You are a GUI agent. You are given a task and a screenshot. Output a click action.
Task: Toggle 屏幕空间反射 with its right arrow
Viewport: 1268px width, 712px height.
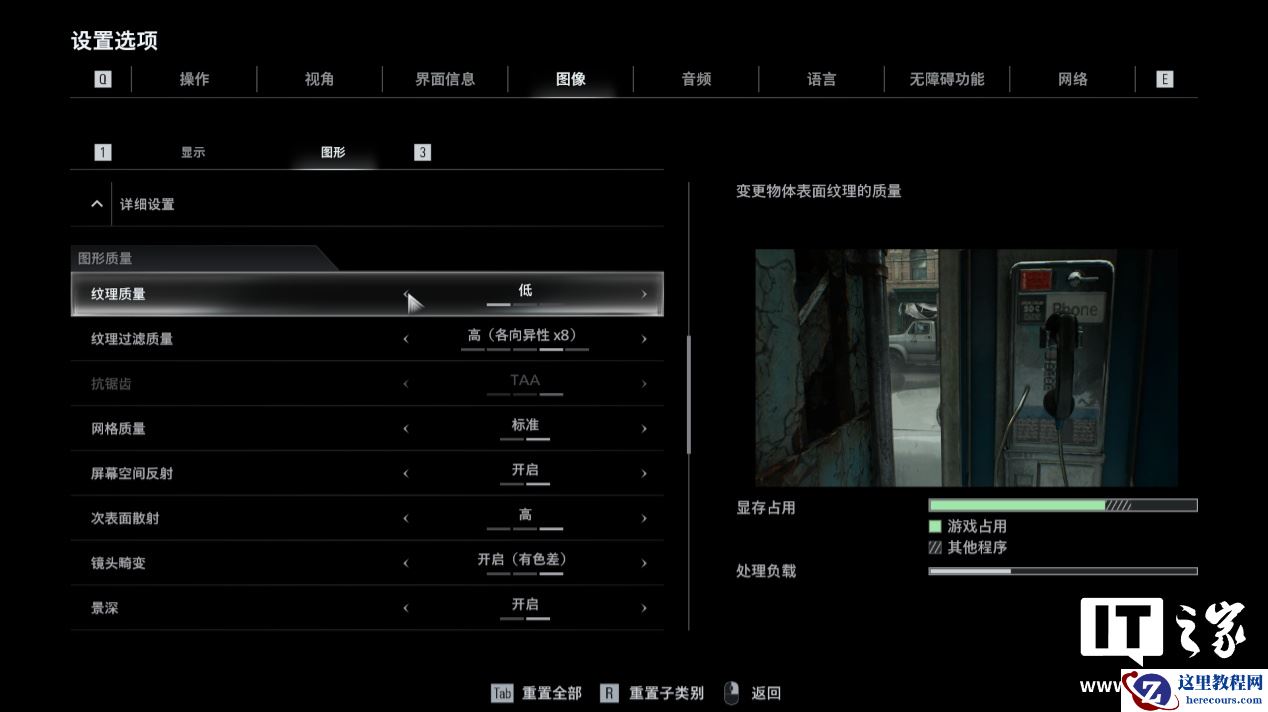pyautogui.click(x=644, y=474)
